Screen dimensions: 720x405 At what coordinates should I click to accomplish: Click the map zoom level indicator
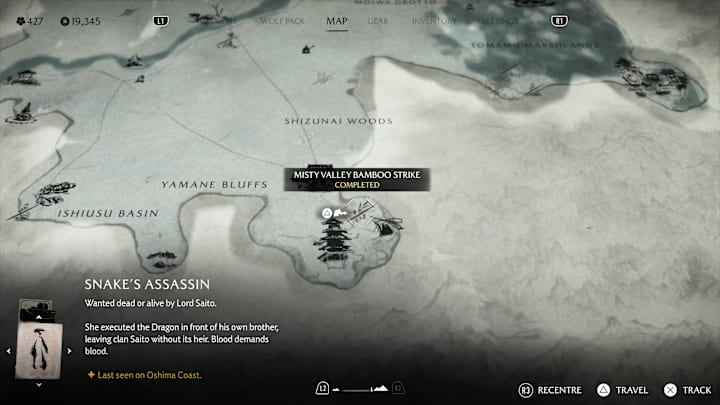coord(360,388)
